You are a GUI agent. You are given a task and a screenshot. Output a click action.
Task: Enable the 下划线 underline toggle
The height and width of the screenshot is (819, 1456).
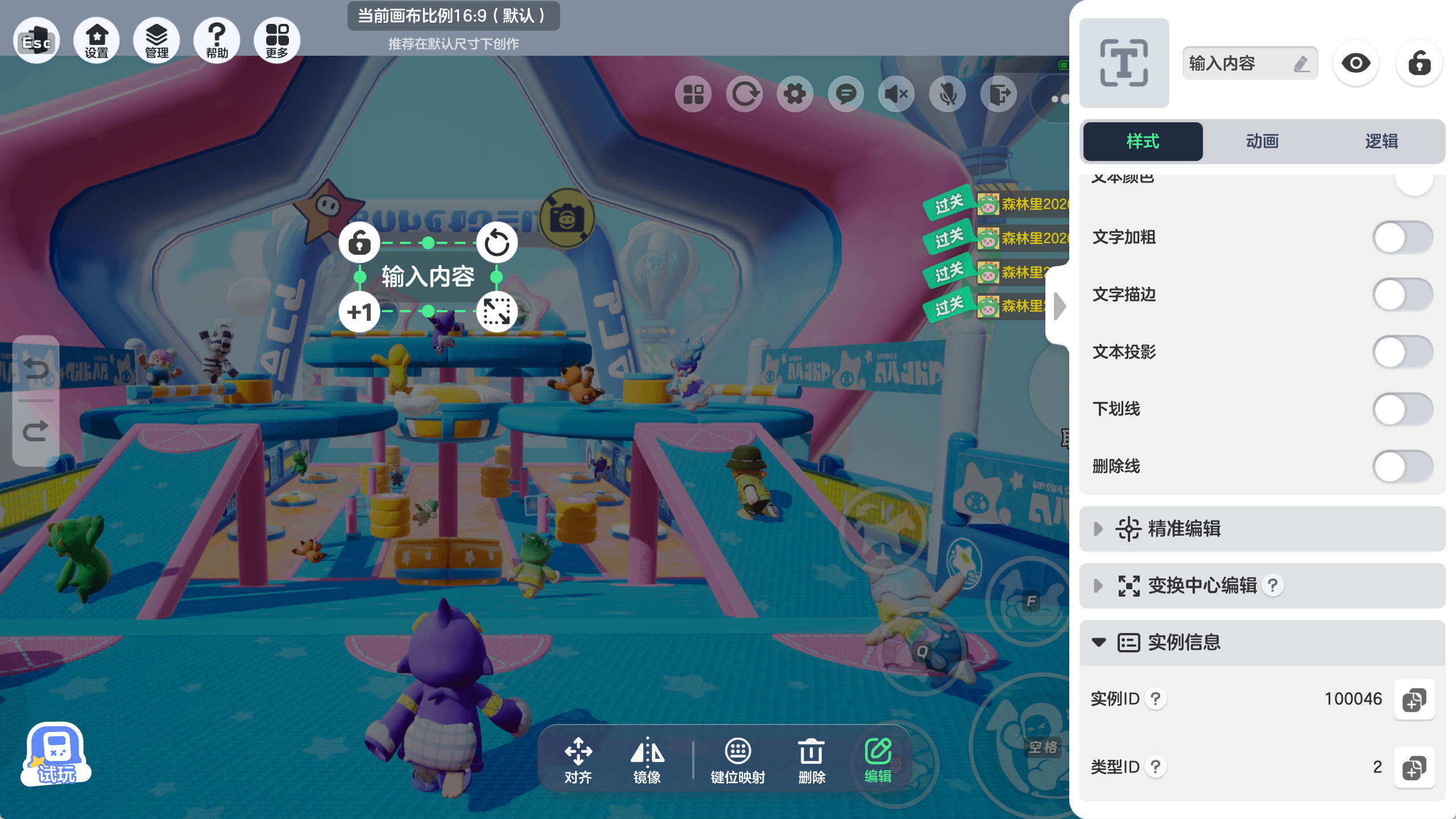pyautogui.click(x=1402, y=409)
